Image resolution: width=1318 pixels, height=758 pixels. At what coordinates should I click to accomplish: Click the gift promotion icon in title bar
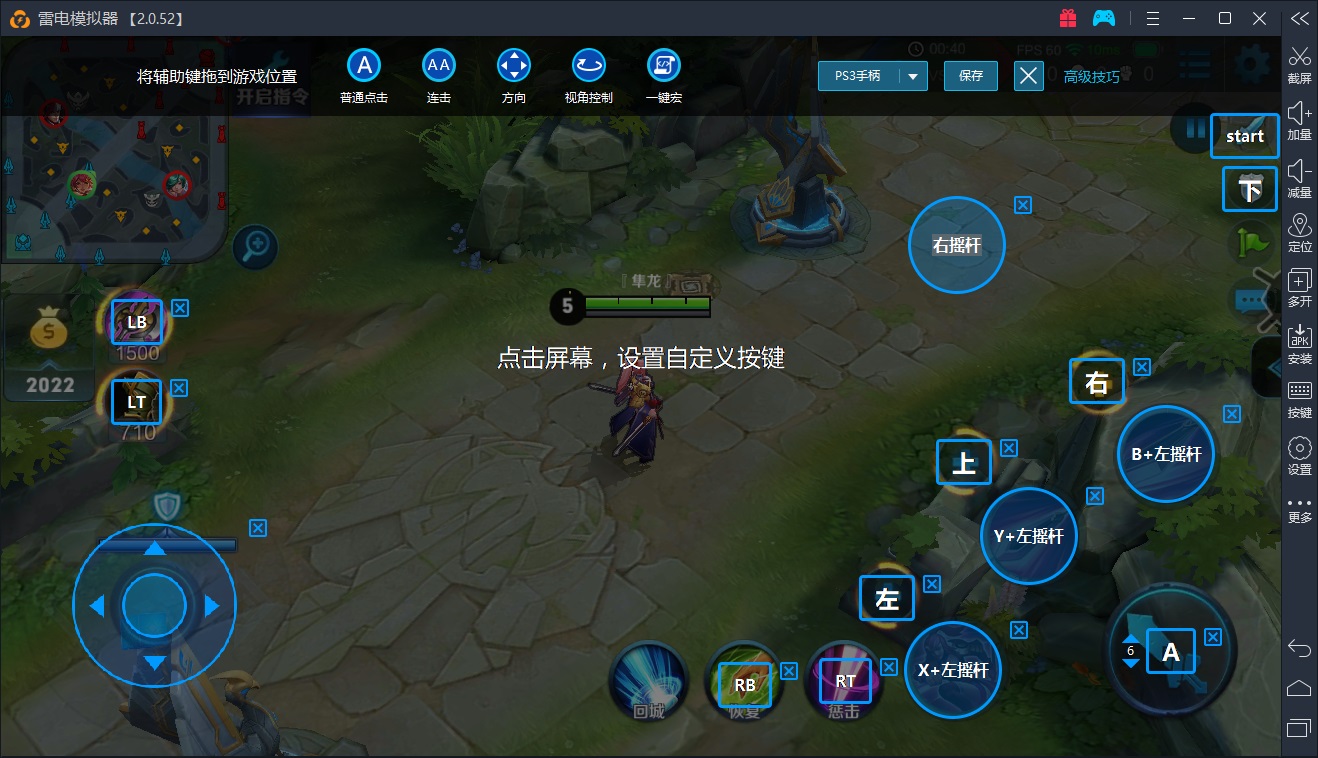1069,17
